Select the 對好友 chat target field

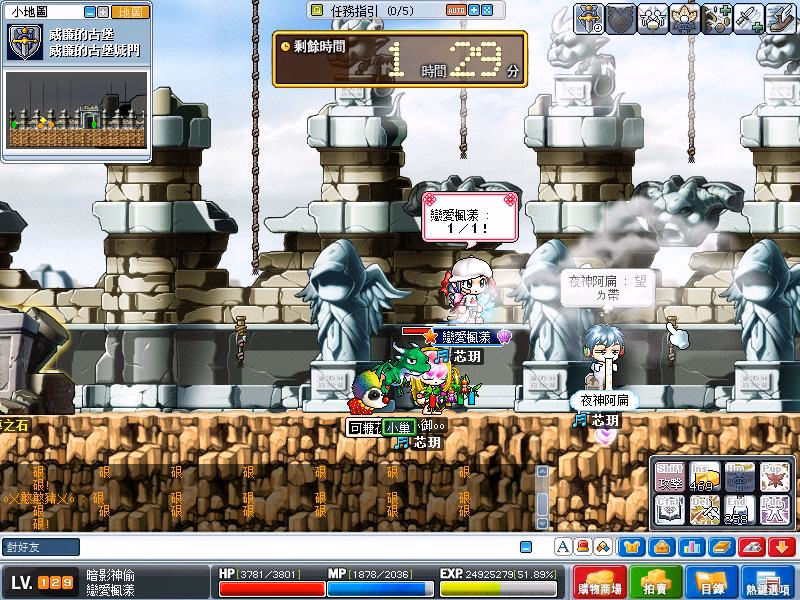(40, 547)
